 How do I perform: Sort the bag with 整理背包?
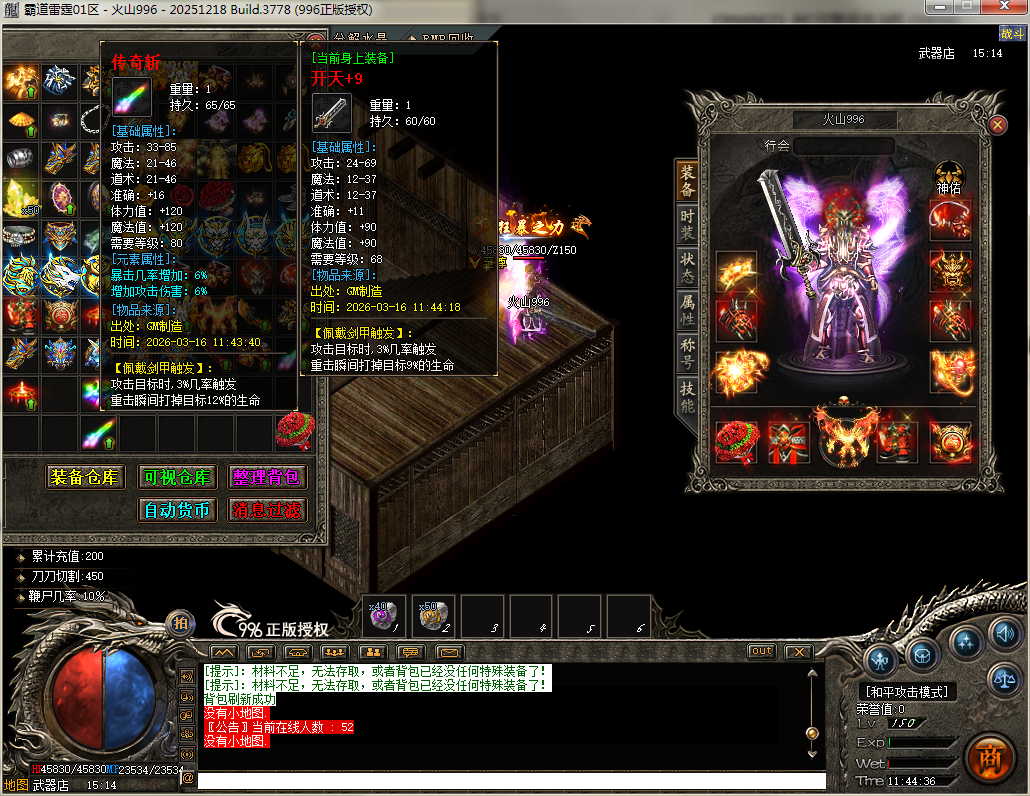[x=266, y=477]
